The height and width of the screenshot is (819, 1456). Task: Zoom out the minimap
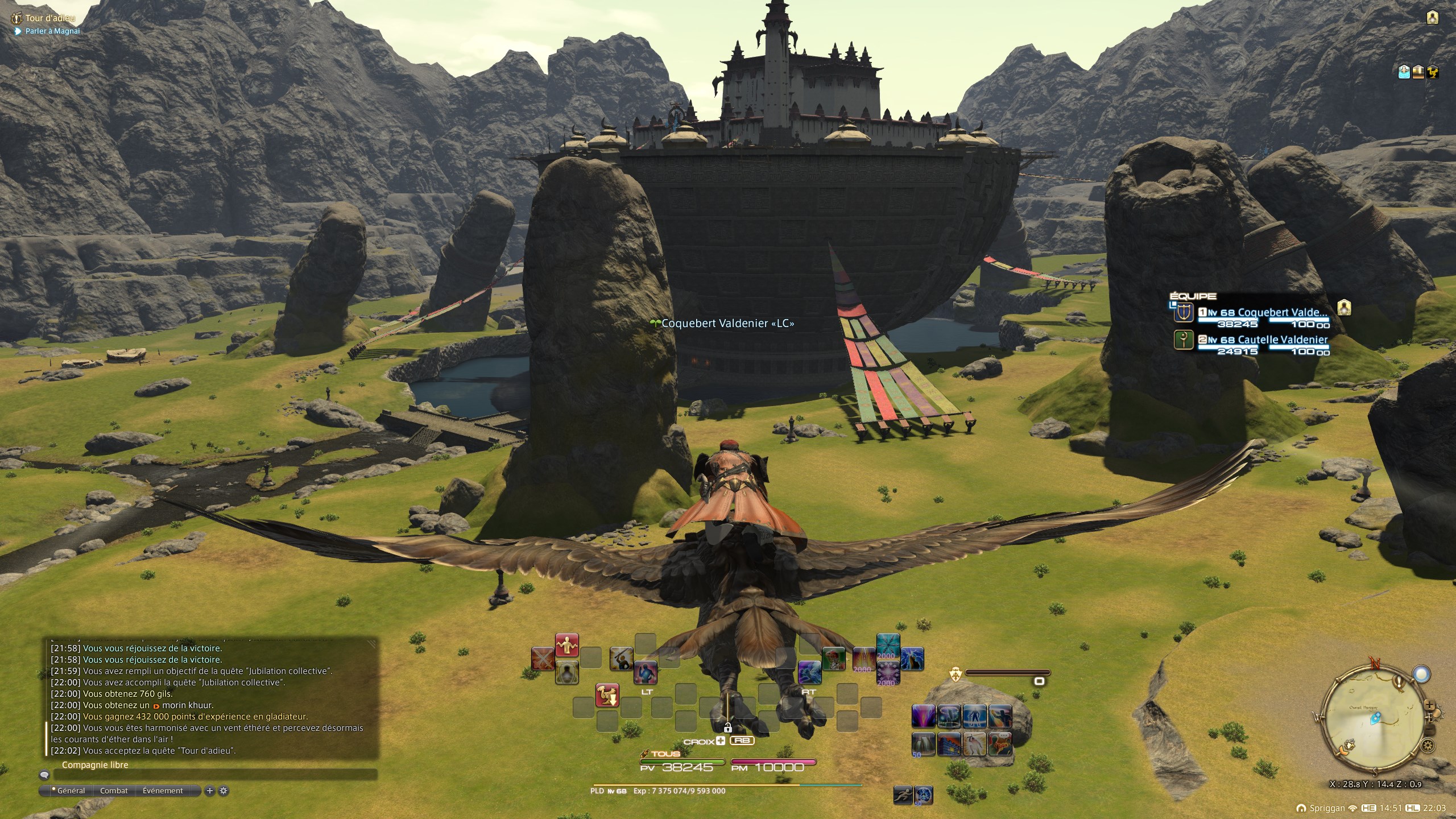1430,730
